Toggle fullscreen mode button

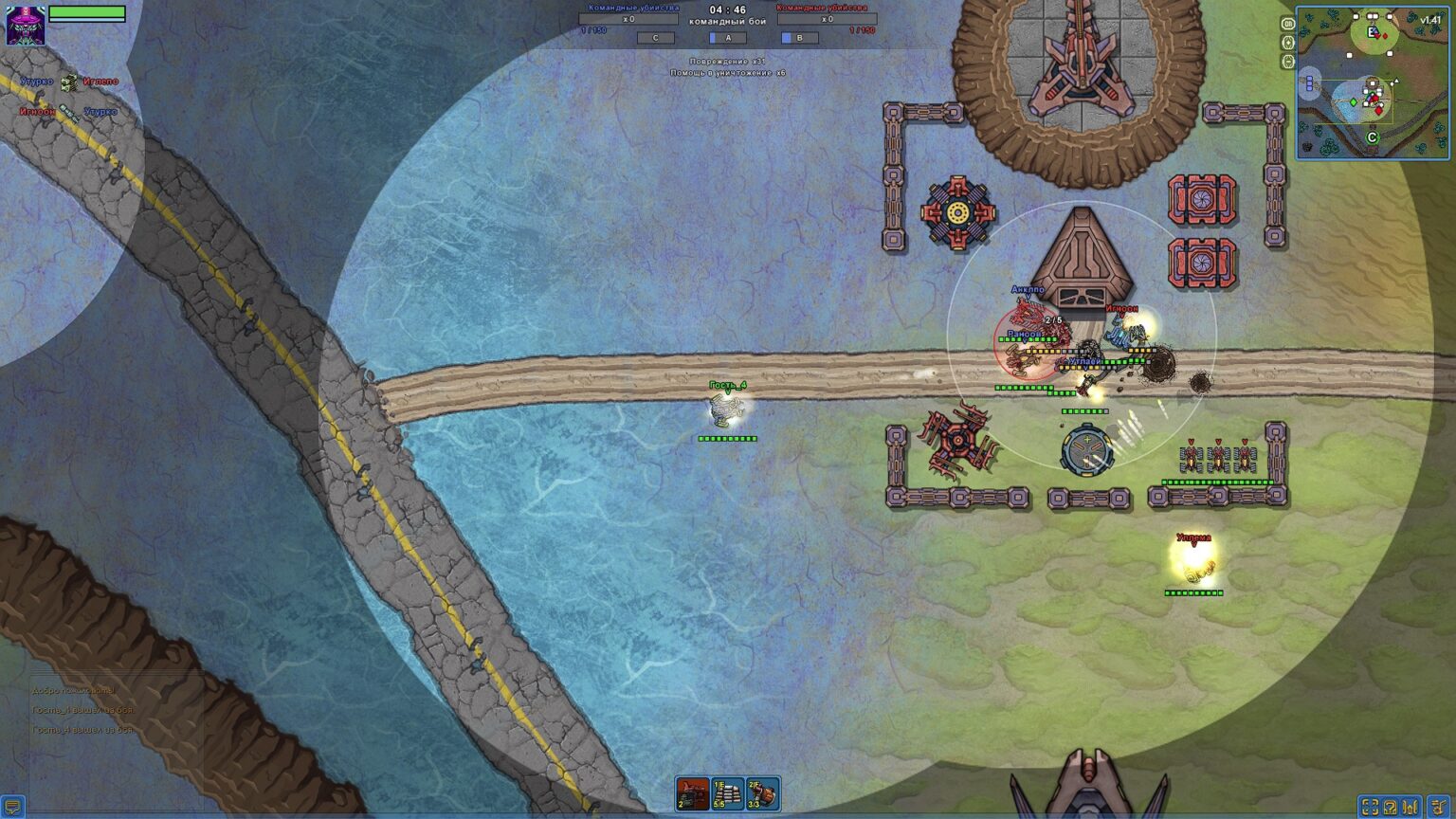(x=1370, y=807)
